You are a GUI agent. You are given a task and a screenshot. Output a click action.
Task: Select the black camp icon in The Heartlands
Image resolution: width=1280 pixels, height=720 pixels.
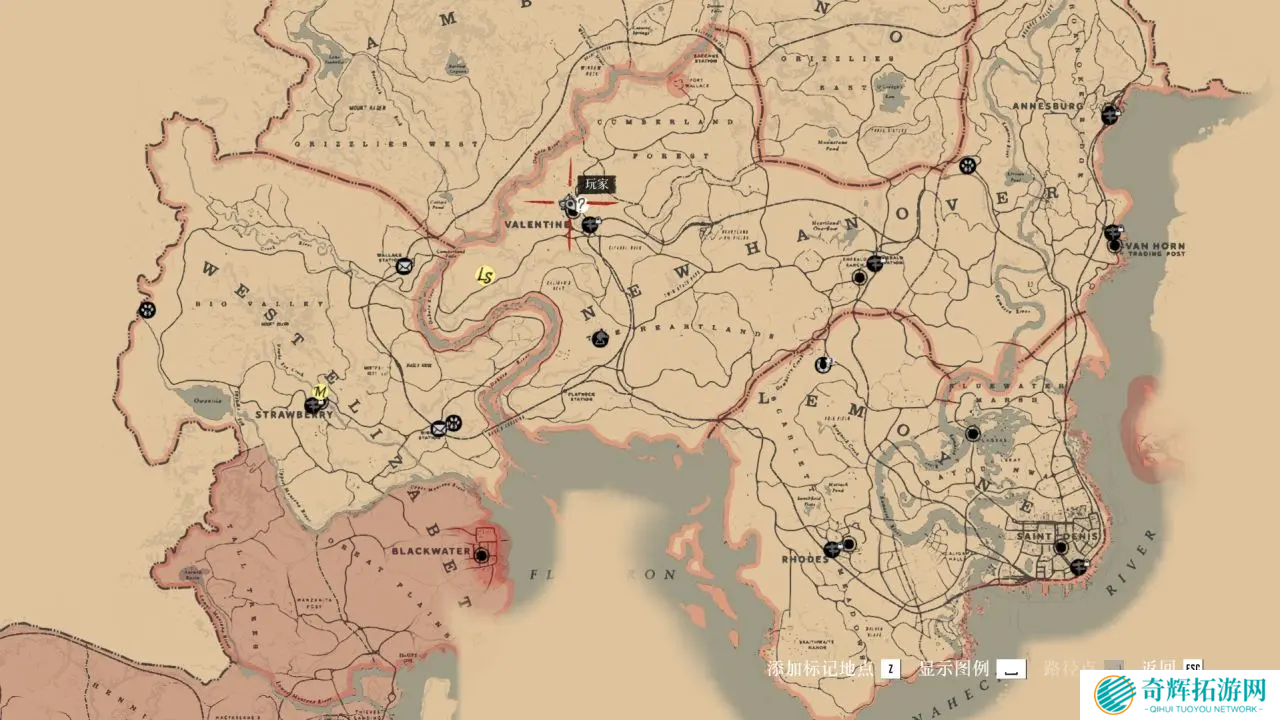(599, 338)
